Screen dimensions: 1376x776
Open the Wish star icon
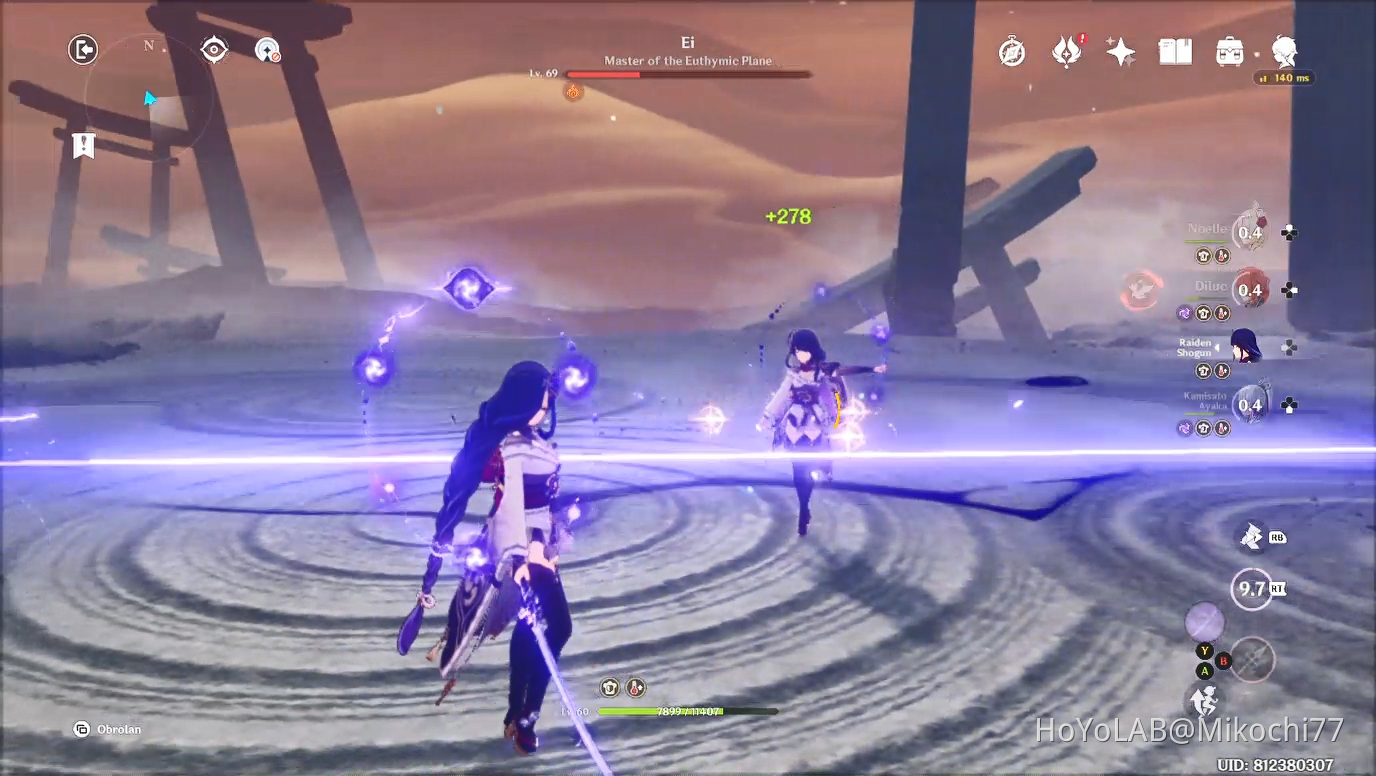tap(1121, 50)
